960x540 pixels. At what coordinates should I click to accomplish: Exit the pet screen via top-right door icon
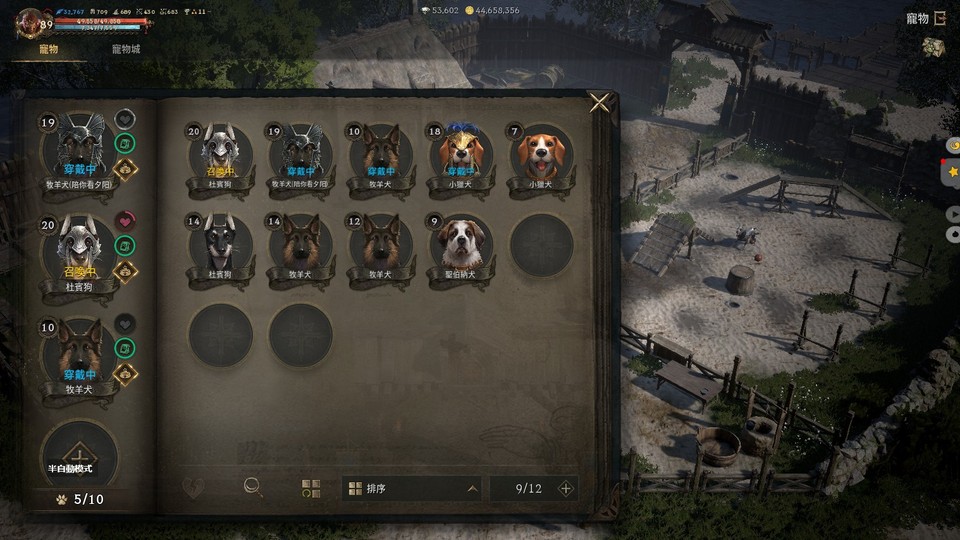(x=938, y=18)
